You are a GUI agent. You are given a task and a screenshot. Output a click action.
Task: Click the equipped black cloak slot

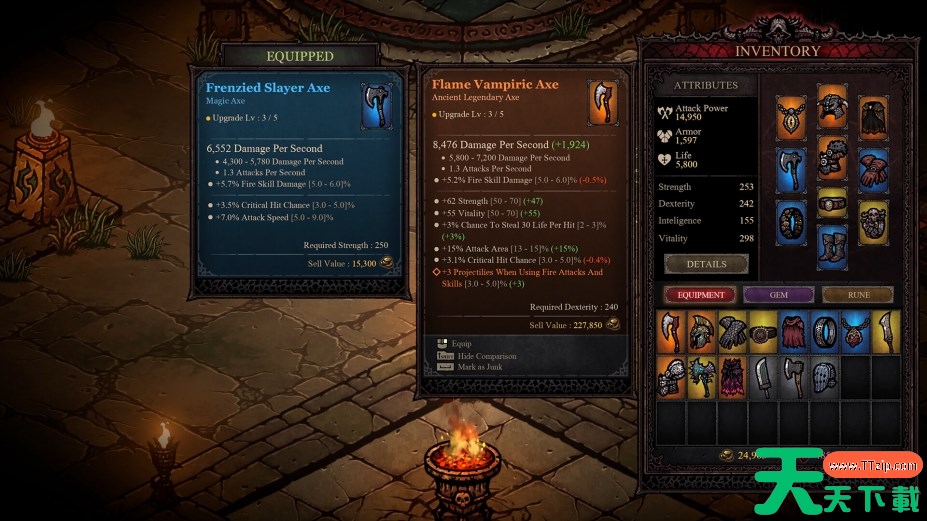tap(873, 118)
